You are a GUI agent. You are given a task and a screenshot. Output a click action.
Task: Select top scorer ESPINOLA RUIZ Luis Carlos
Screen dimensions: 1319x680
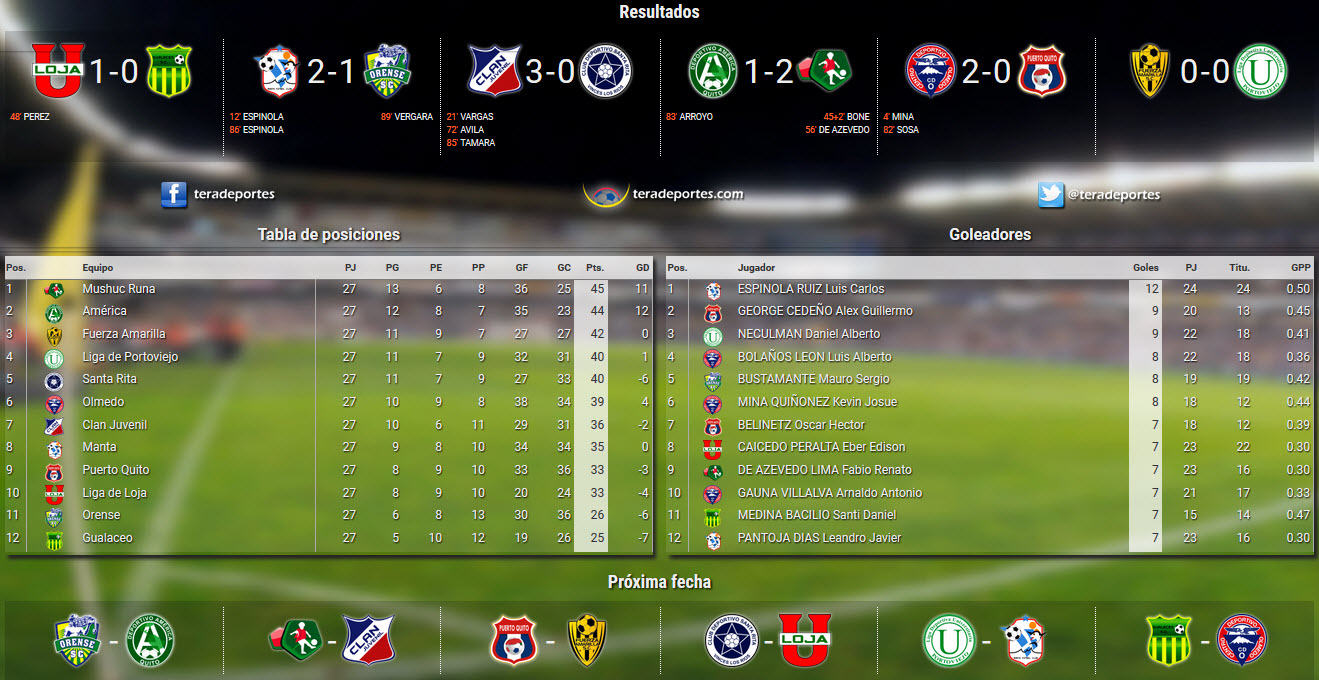click(810, 289)
